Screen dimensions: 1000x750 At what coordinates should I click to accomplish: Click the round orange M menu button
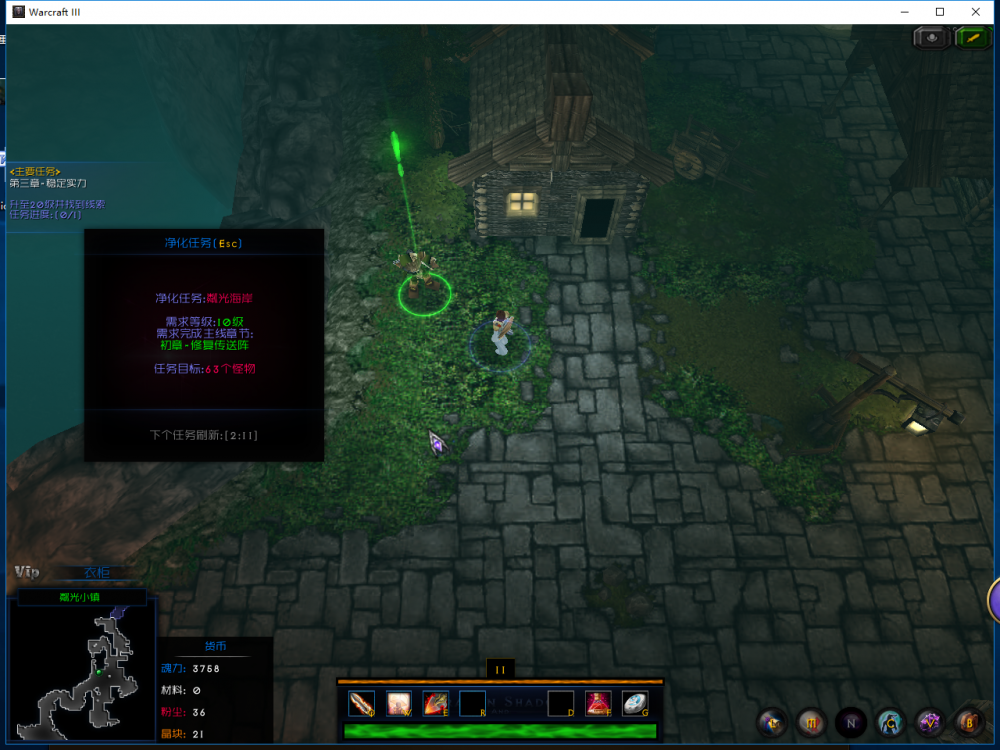click(x=811, y=721)
